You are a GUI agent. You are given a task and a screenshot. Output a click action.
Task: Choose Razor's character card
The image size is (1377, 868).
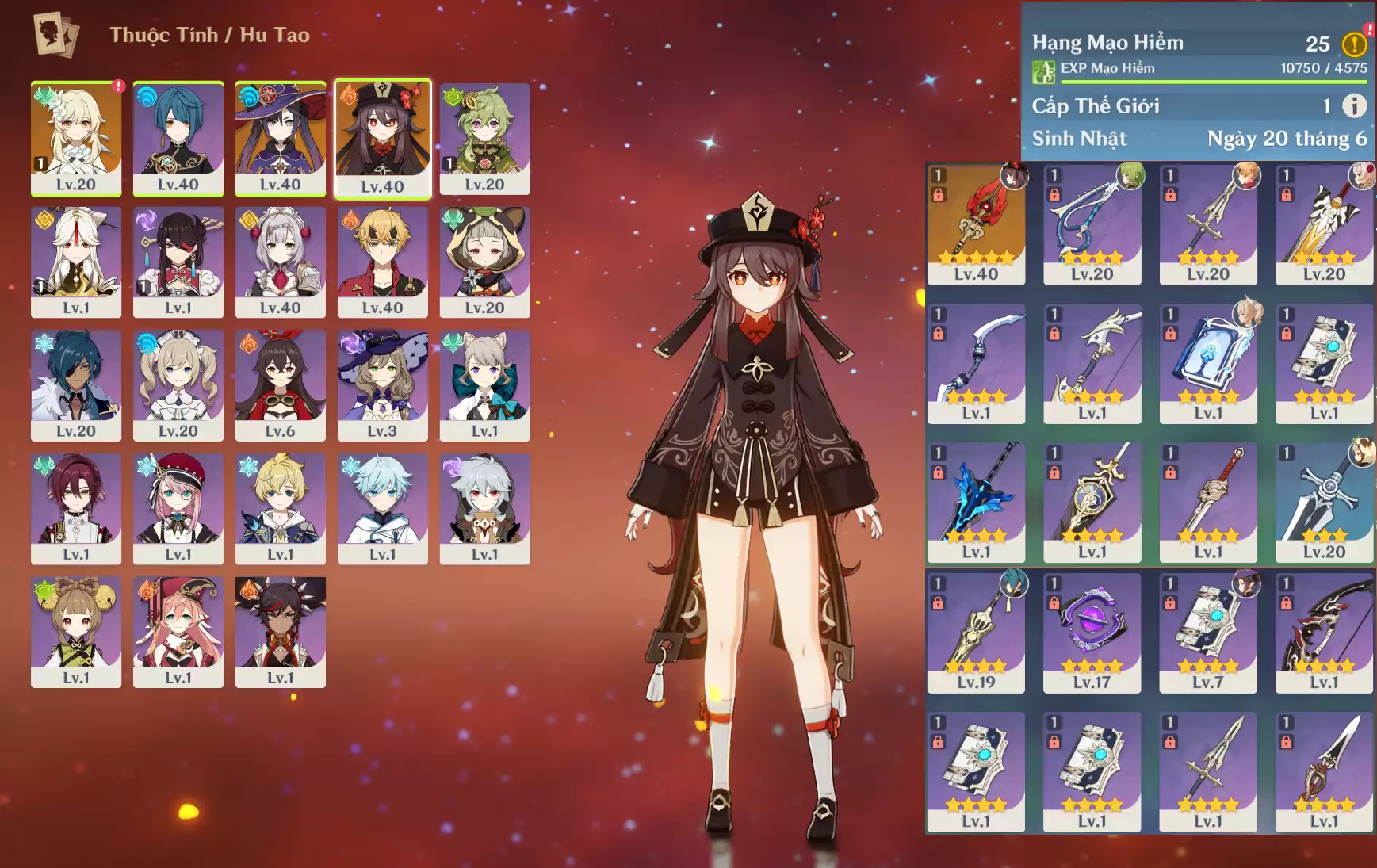coord(484,508)
